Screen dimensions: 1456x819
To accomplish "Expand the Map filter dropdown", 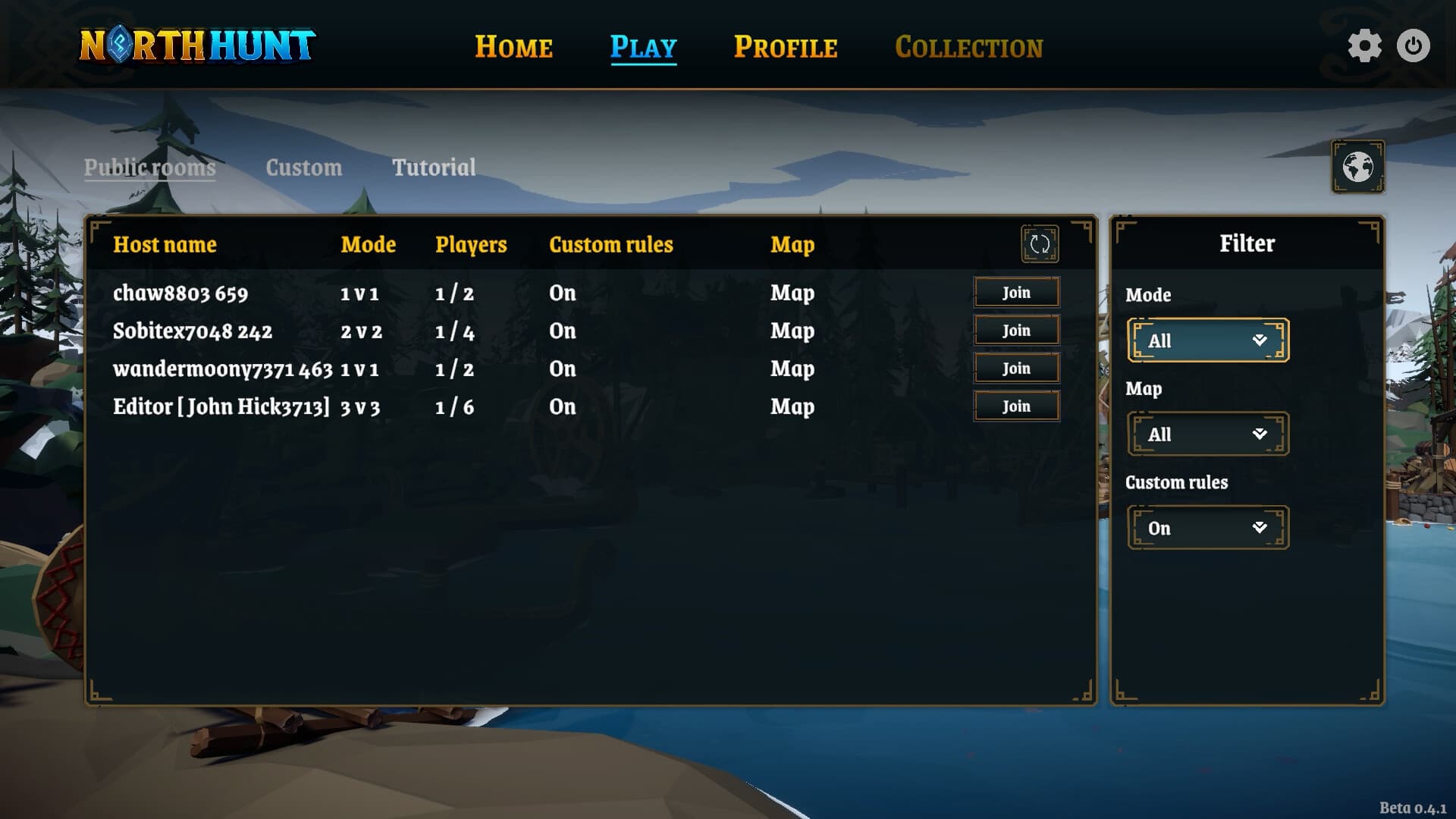I will point(1207,434).
